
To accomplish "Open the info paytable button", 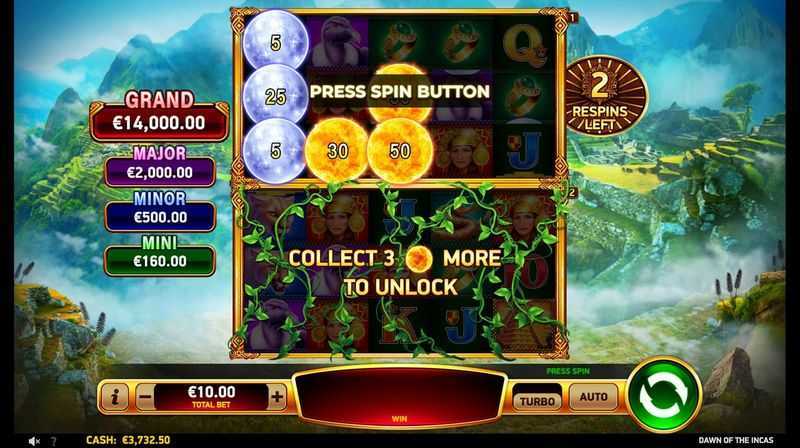I will click(115, 397).
